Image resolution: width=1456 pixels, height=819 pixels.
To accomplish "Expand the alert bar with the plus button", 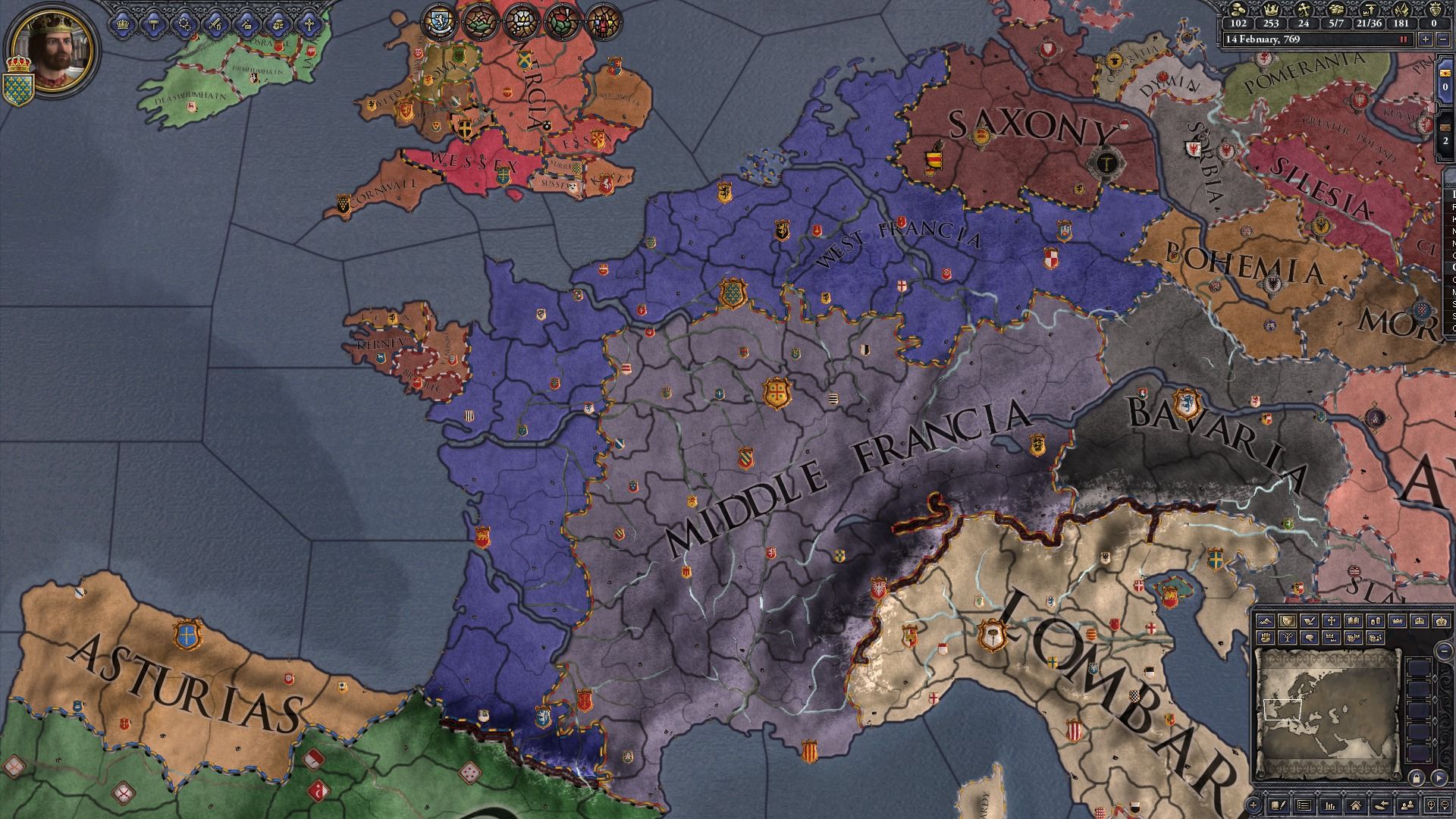I will pyautogui.click(x=1254, y=805).
